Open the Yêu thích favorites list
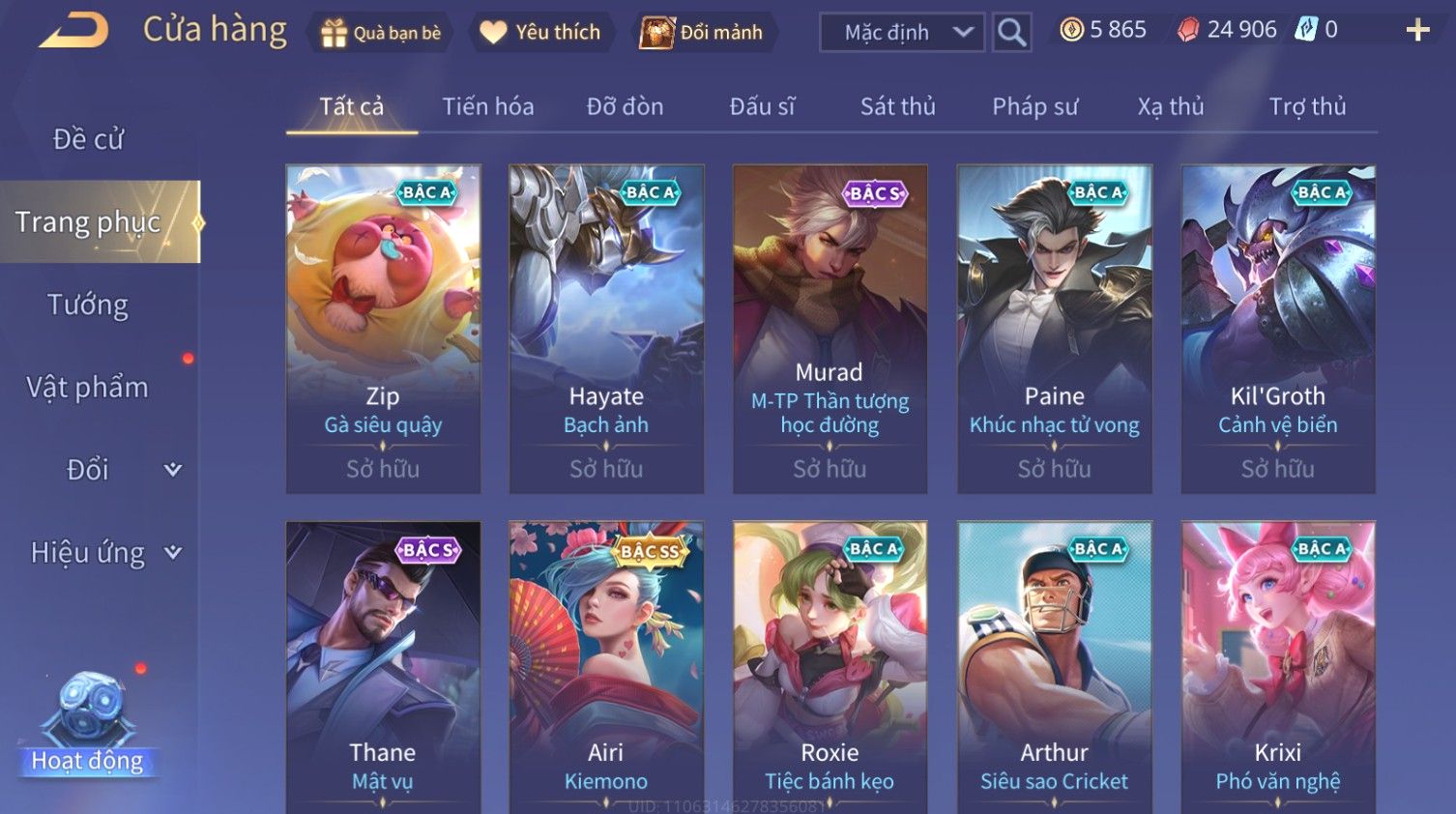Viewport: 1456px width, 814px height. click(541, 33)
